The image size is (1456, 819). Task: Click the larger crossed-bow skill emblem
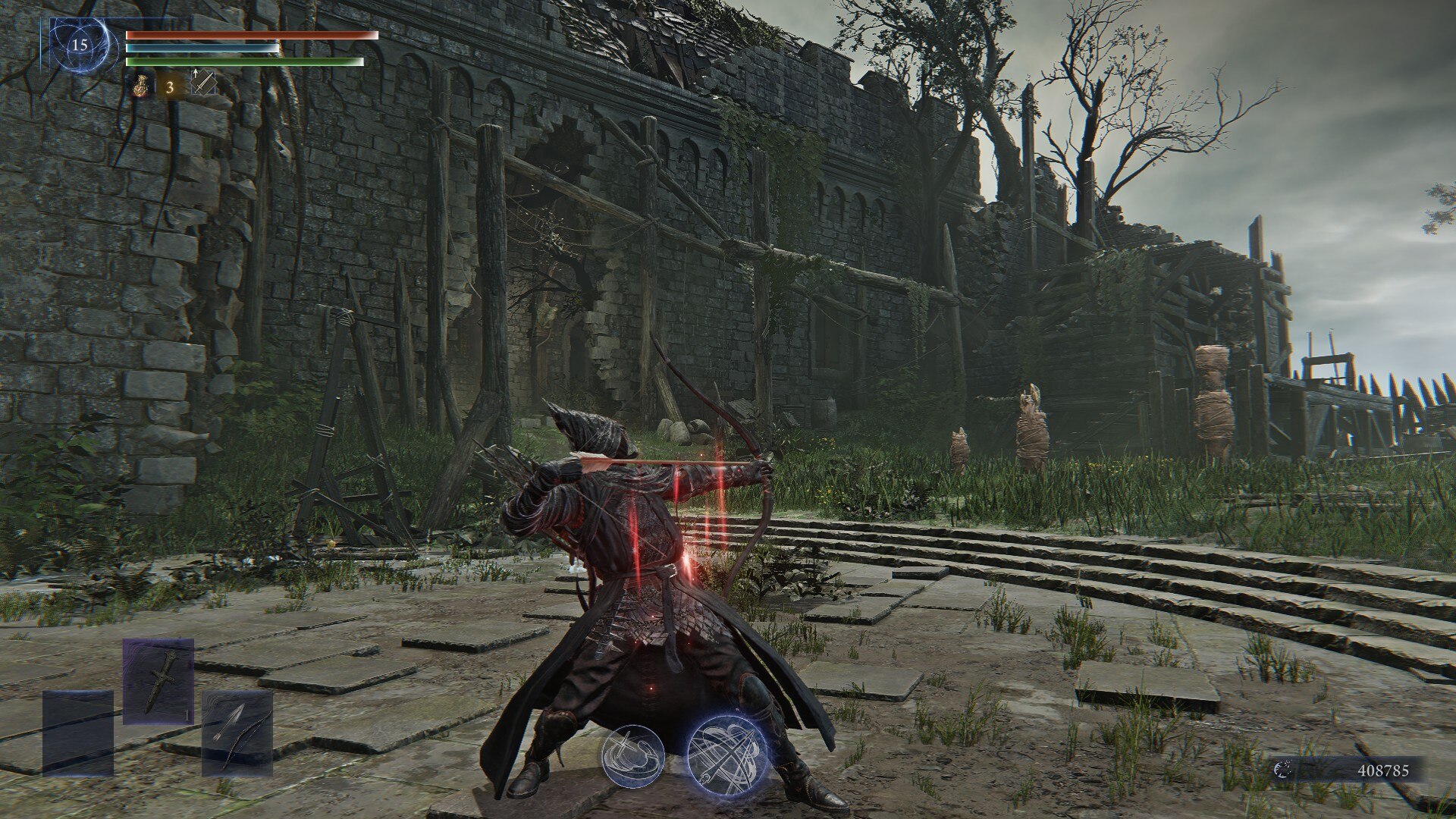pyautogui.click(x=728, y=755)
